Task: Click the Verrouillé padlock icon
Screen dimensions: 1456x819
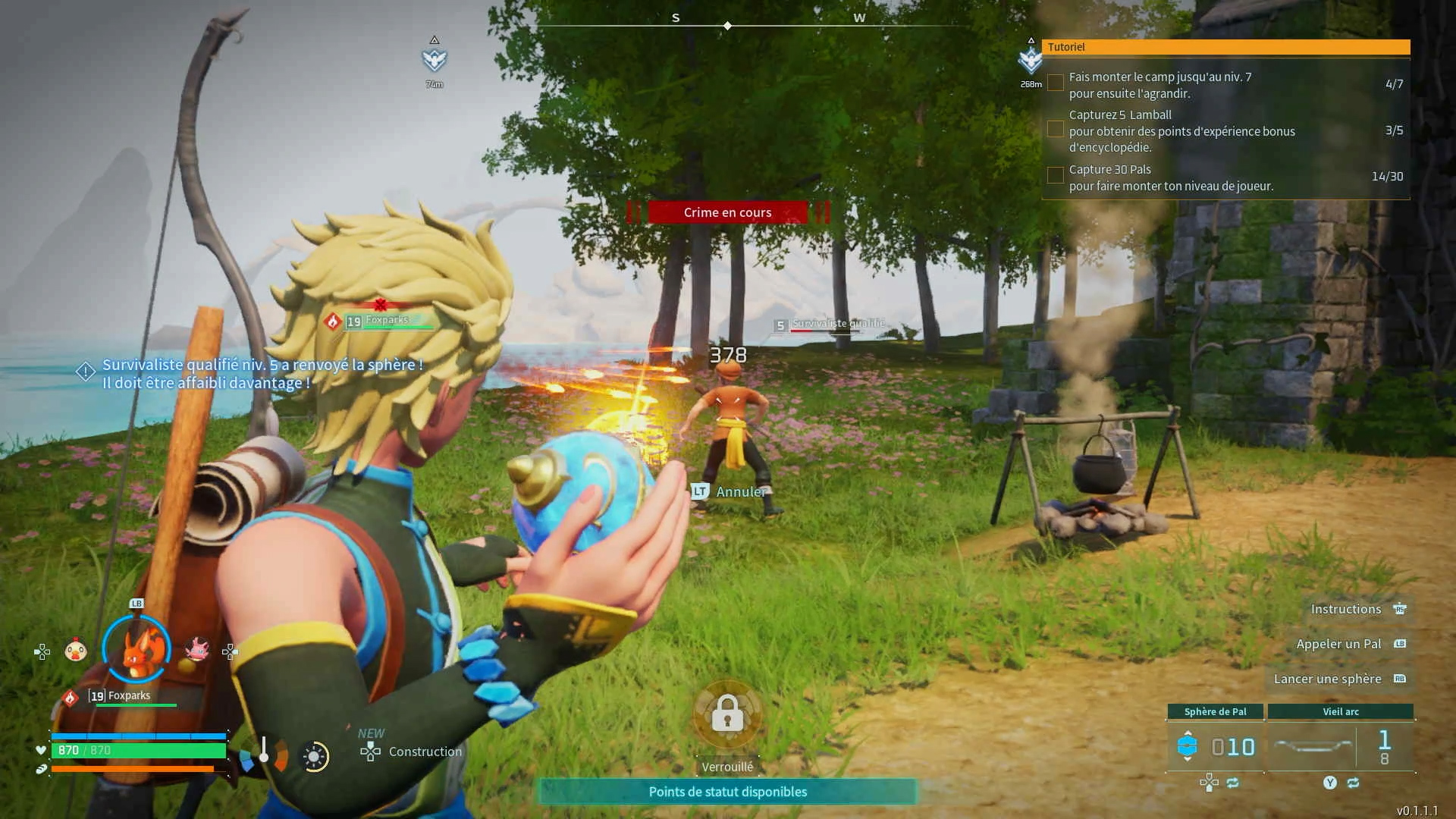Action: (727, 714)
